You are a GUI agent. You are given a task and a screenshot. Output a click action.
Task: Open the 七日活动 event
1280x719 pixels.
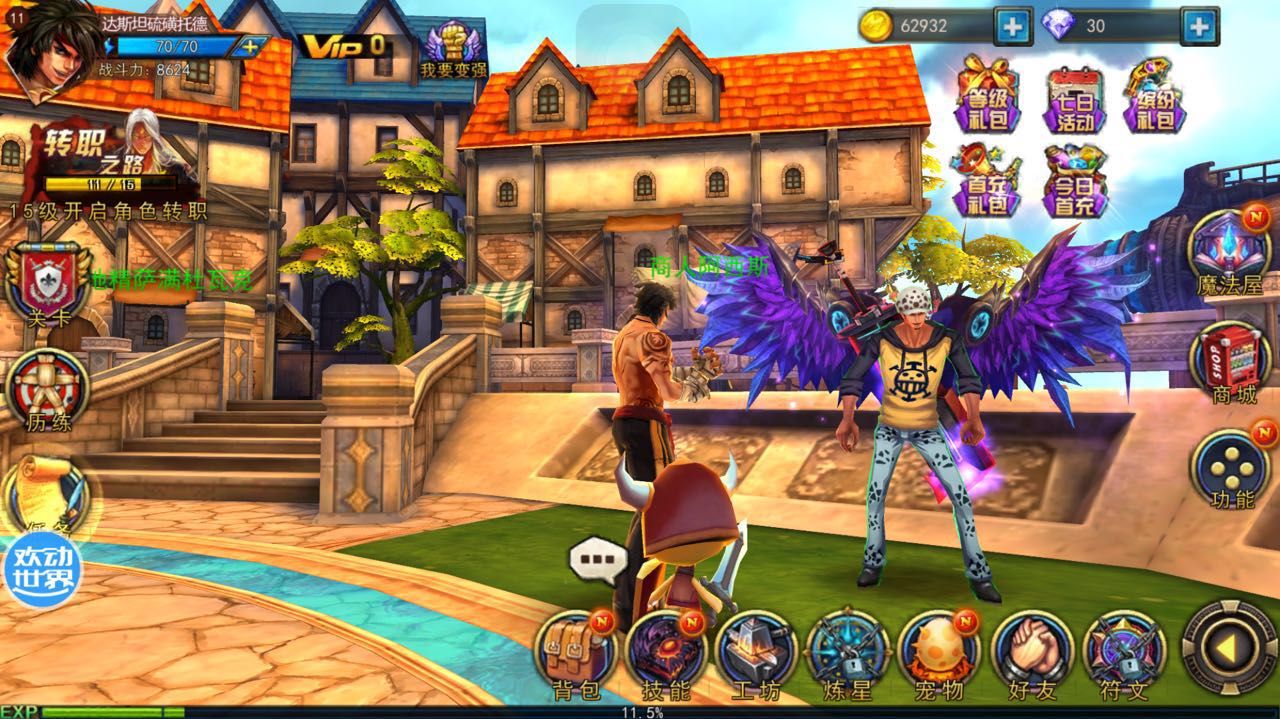(1076, 100)
